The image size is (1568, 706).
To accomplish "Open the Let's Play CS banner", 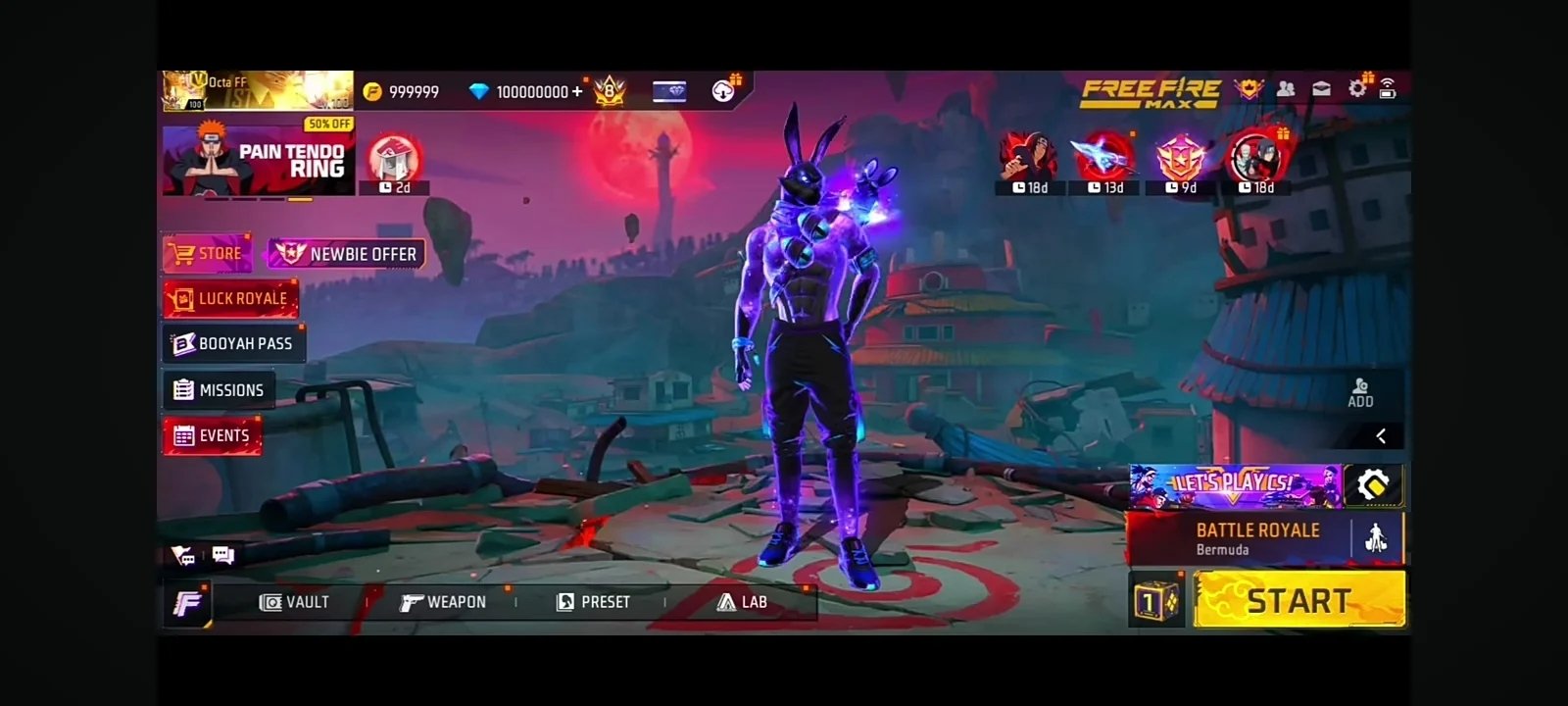I will pyautogui.click(x=1235, y=485).
